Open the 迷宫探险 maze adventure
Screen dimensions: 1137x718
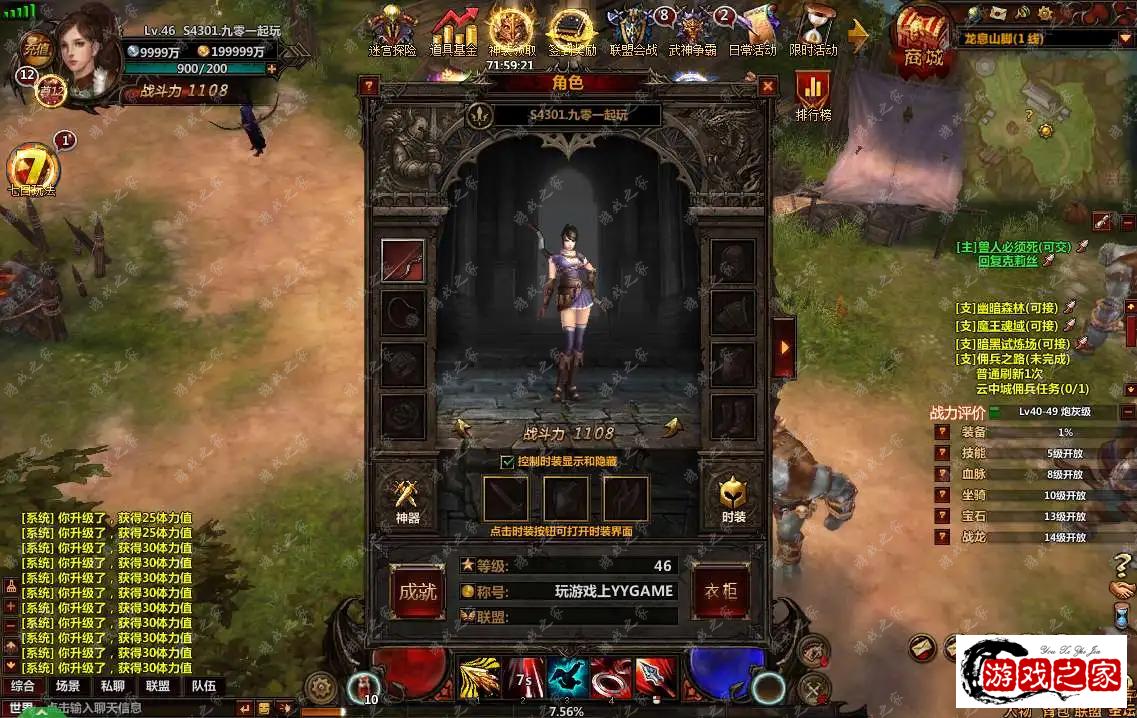click(x=392, y=32)
